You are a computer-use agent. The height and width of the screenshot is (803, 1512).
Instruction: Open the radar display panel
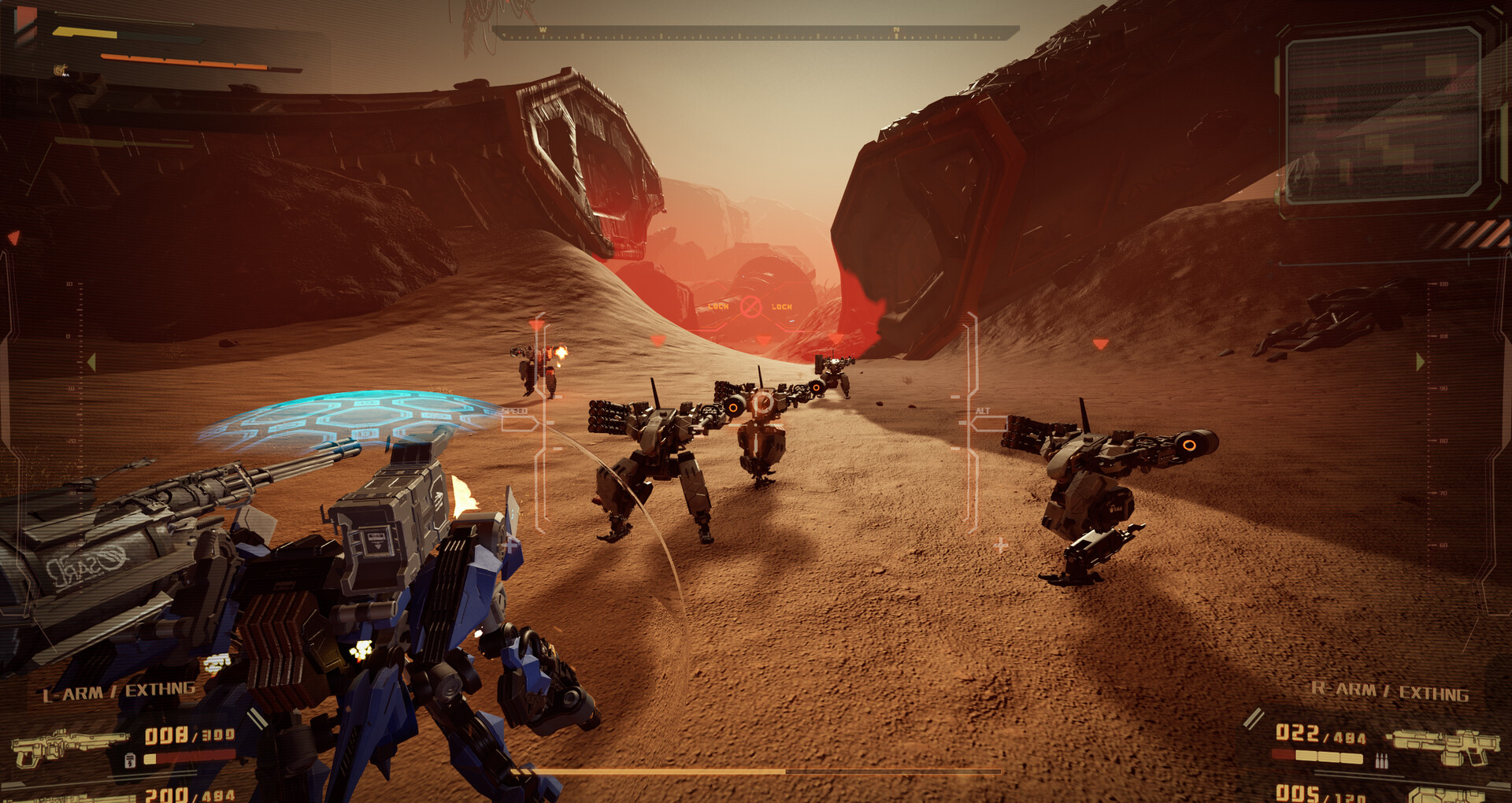1382,114
